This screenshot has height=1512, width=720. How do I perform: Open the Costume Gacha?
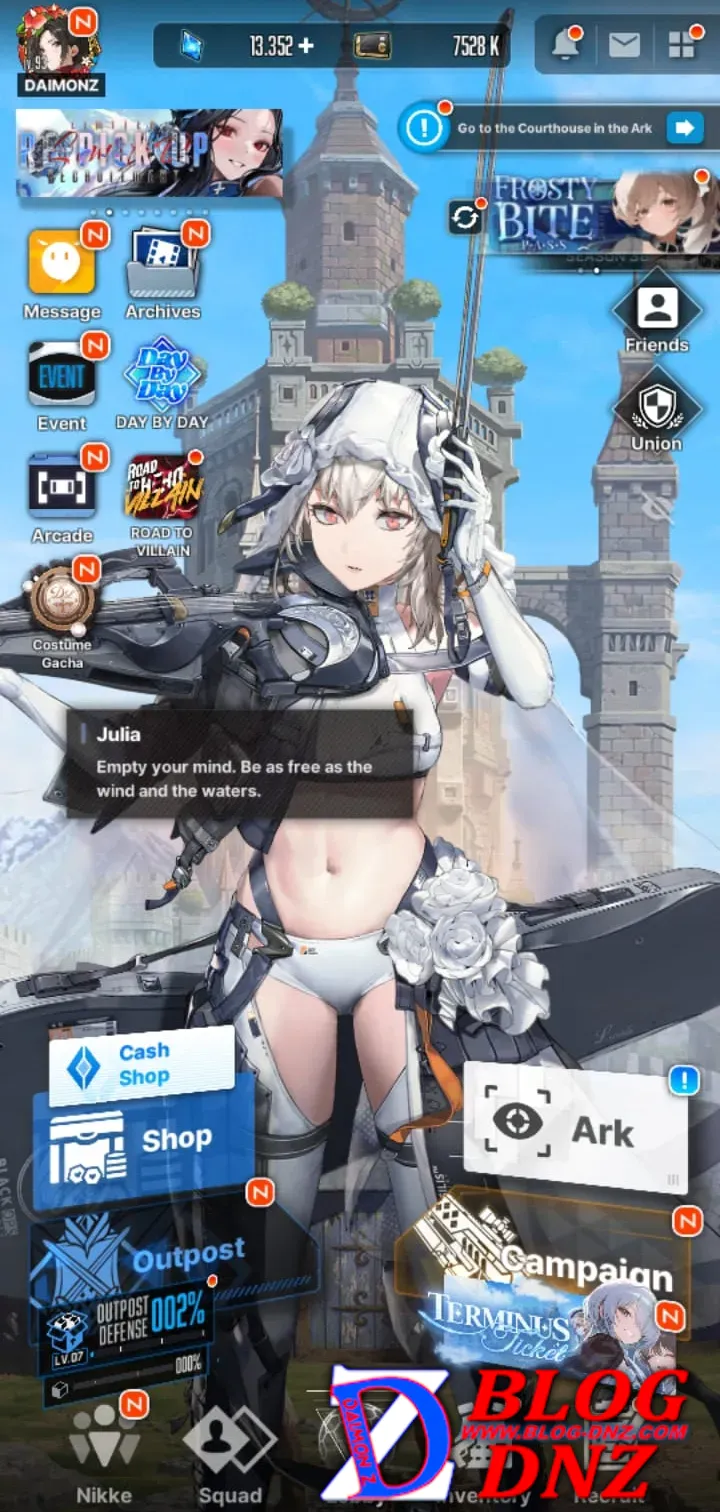tap(62, 603)
